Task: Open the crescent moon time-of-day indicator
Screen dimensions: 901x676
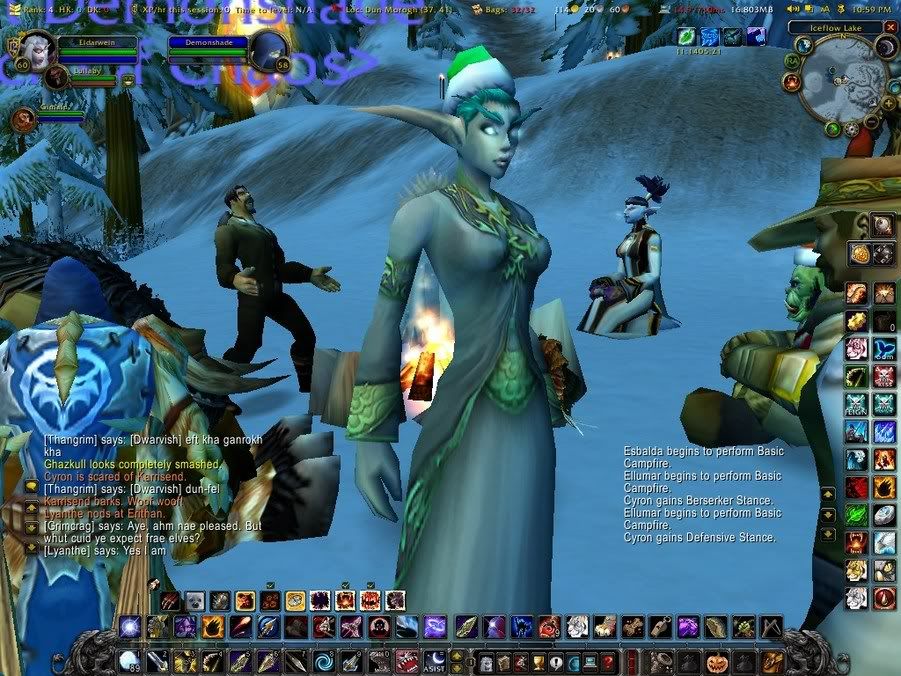Action: 886,47
